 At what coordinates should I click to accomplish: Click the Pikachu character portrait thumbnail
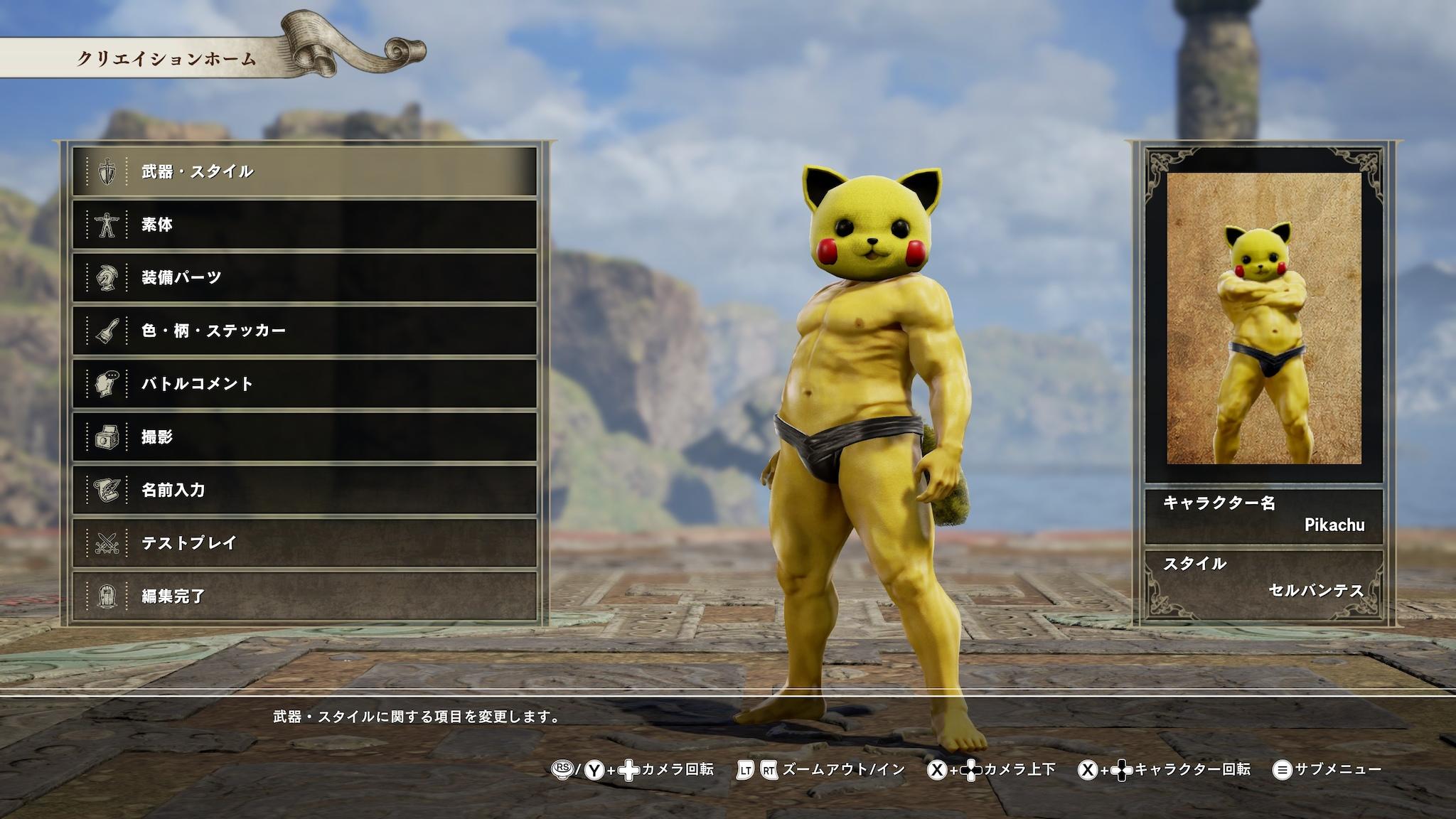coord(1263,318)
